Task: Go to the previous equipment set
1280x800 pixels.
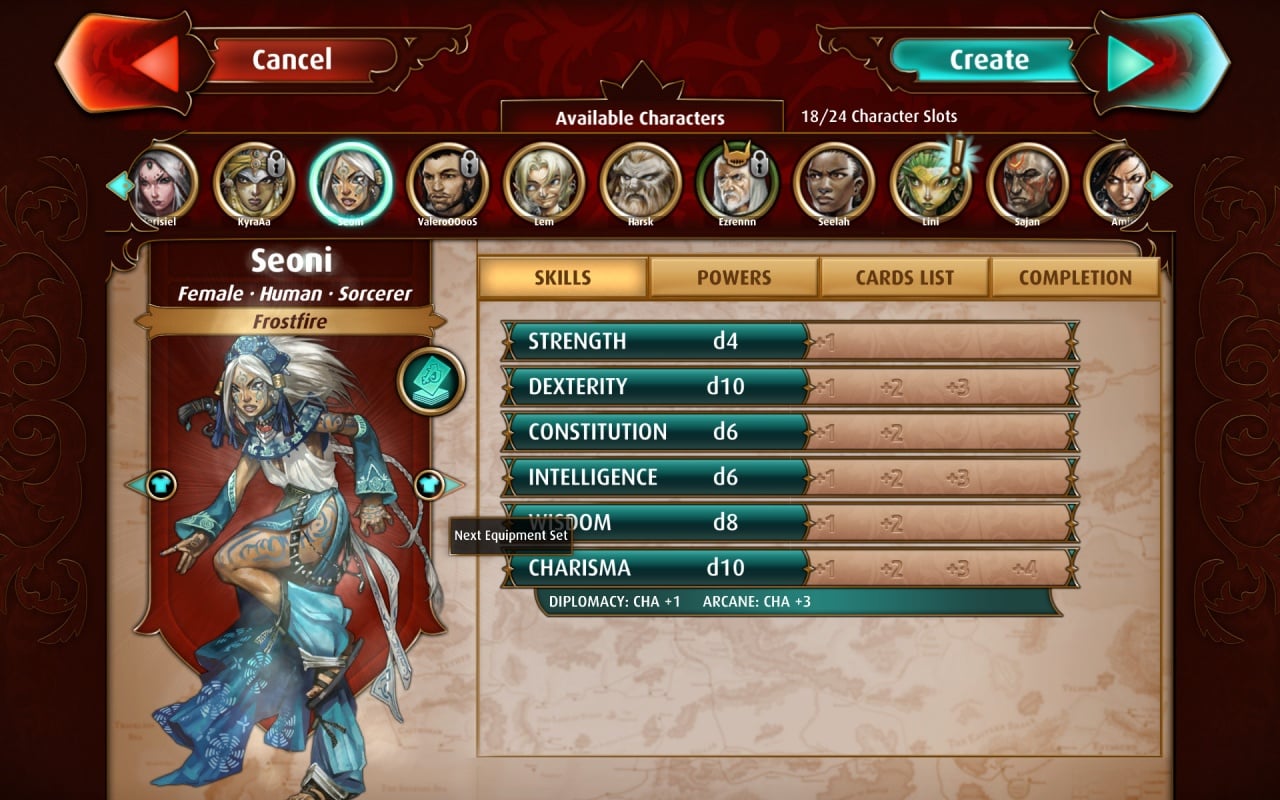Action: (158, 485)
